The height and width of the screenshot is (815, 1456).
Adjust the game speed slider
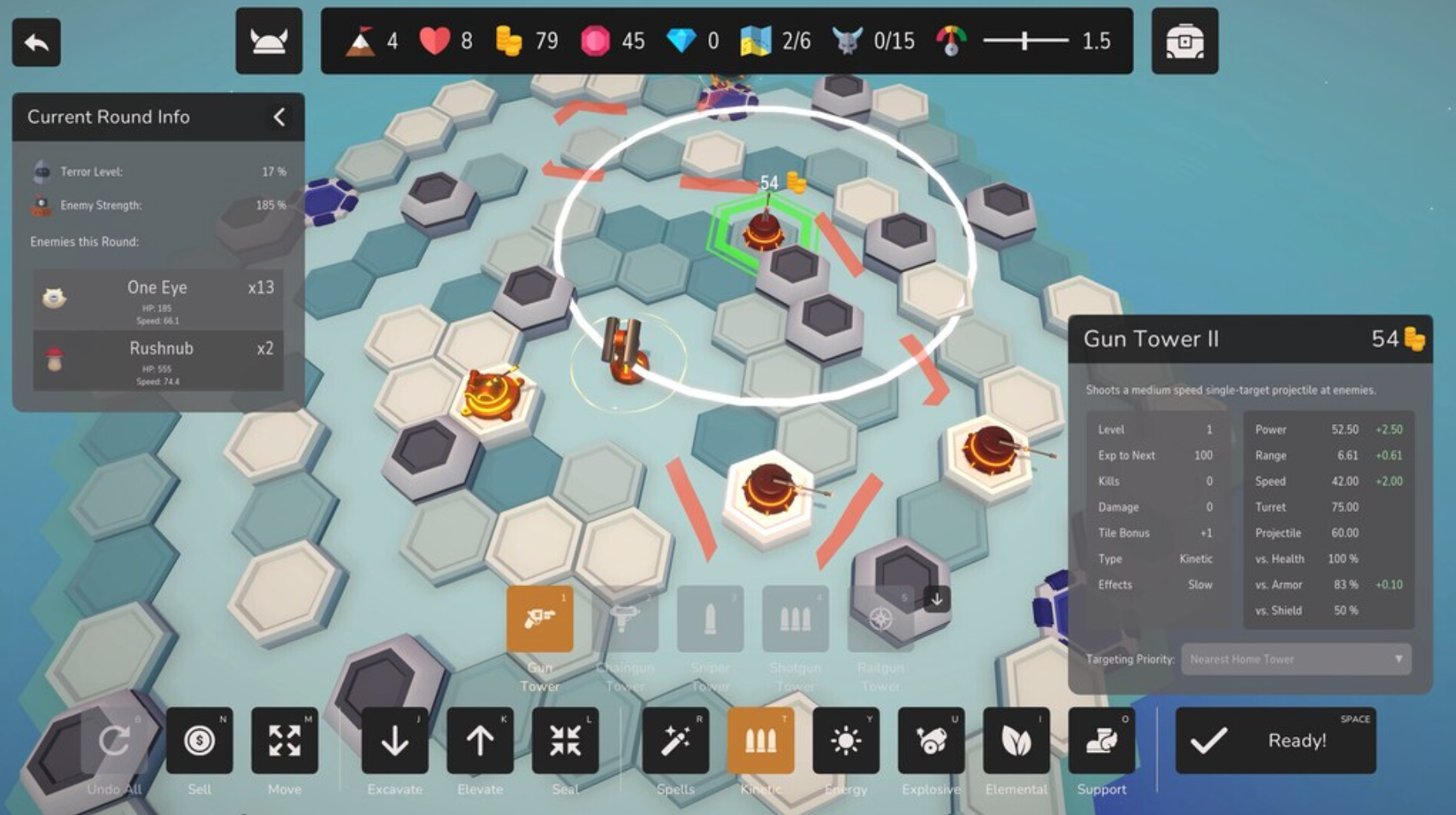[x=1025, y=41]
